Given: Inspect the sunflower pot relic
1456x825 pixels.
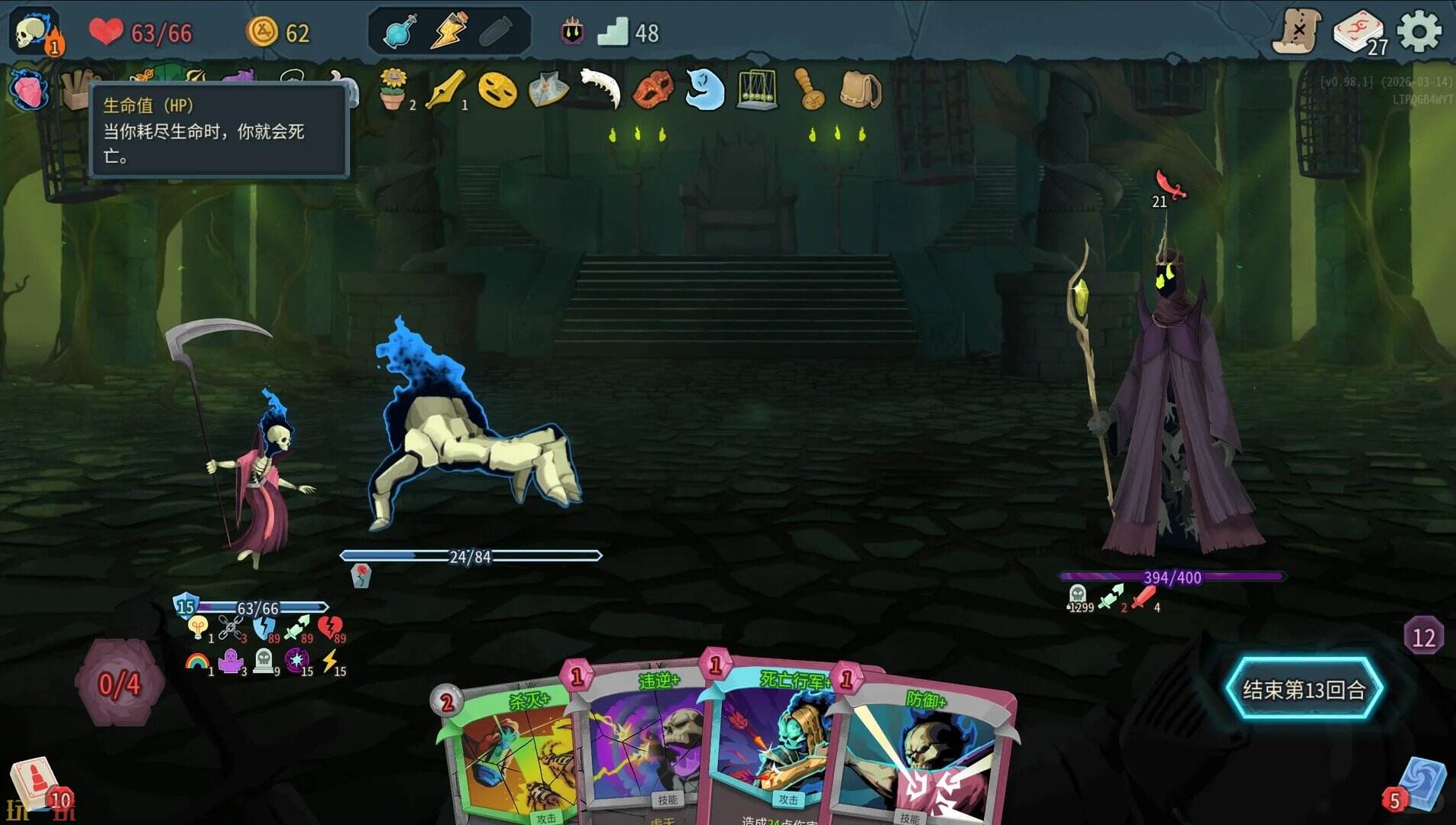Looking at the screenshot, I should (x=393, y=90).
